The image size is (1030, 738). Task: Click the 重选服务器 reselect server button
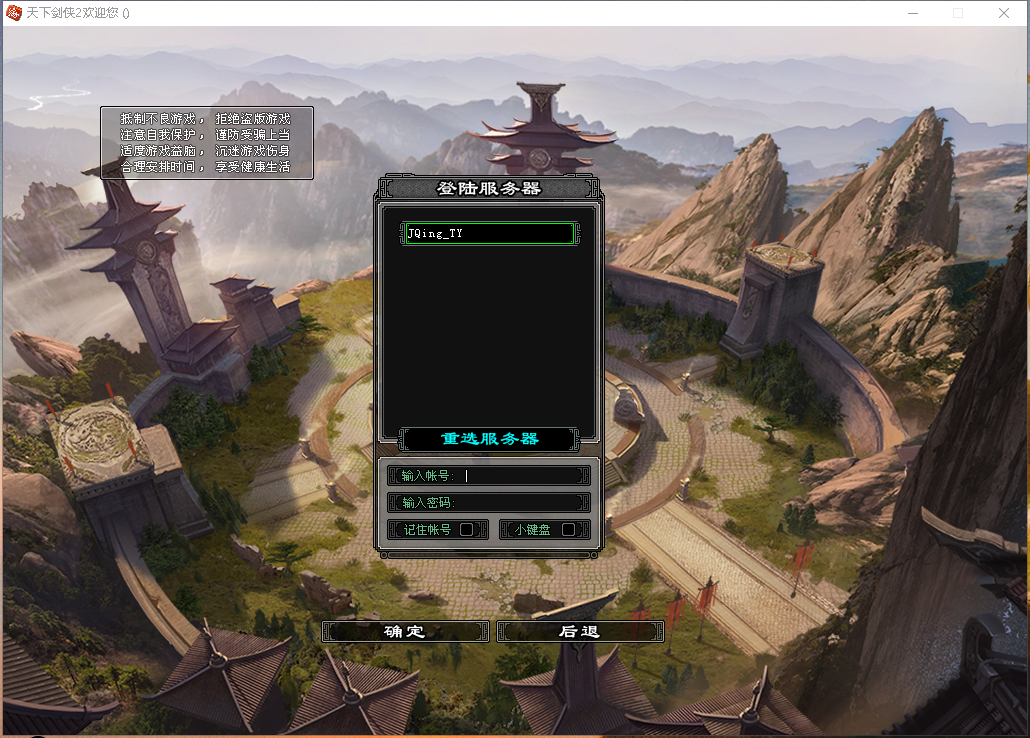(x=489, y=439)
